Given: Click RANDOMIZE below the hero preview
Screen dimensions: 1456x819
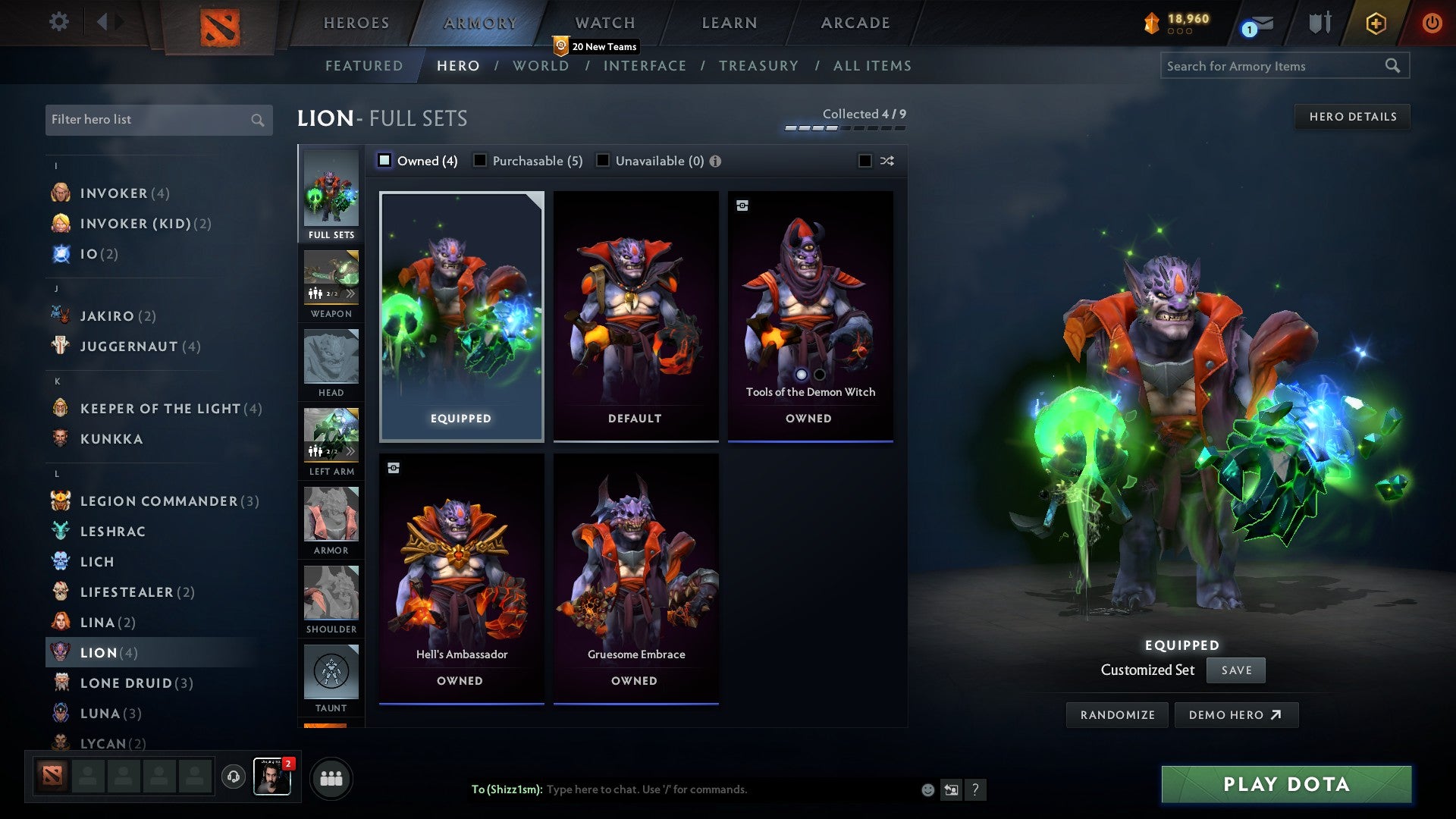Looking at the screenshot, I should (1116, 714).
